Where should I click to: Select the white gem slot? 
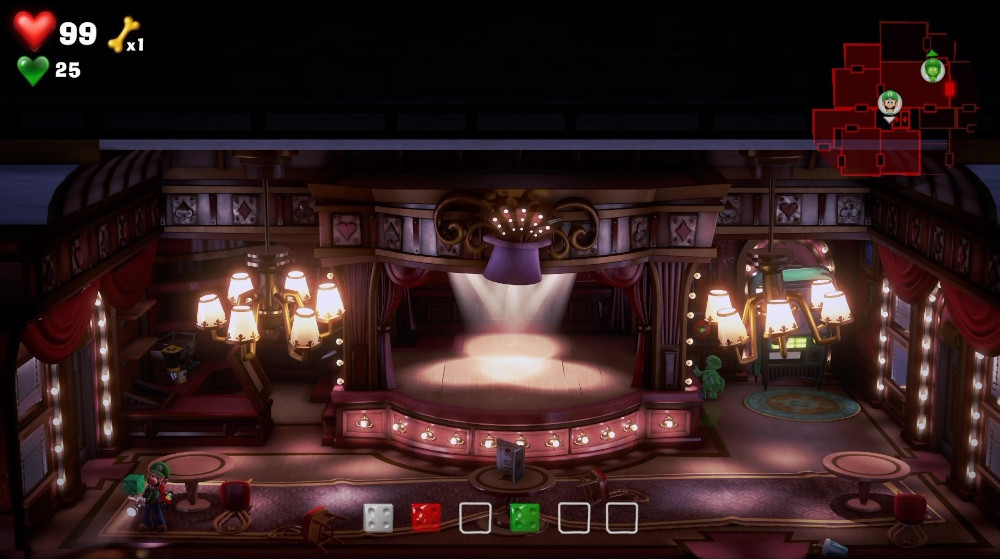click(378, 517)
